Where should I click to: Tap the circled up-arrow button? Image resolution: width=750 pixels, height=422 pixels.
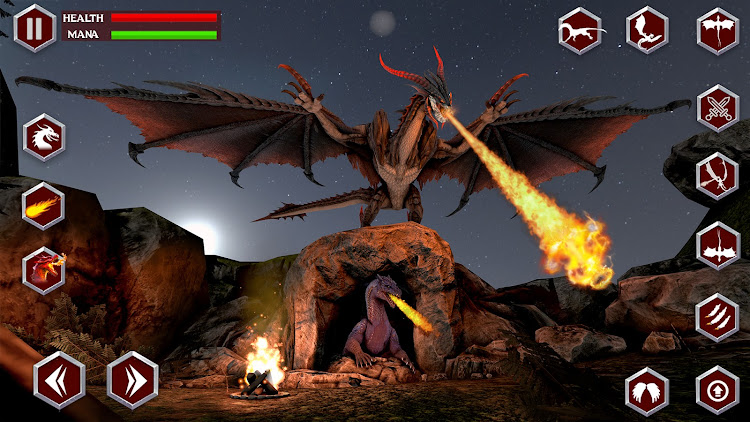click(x=718, y=390)
